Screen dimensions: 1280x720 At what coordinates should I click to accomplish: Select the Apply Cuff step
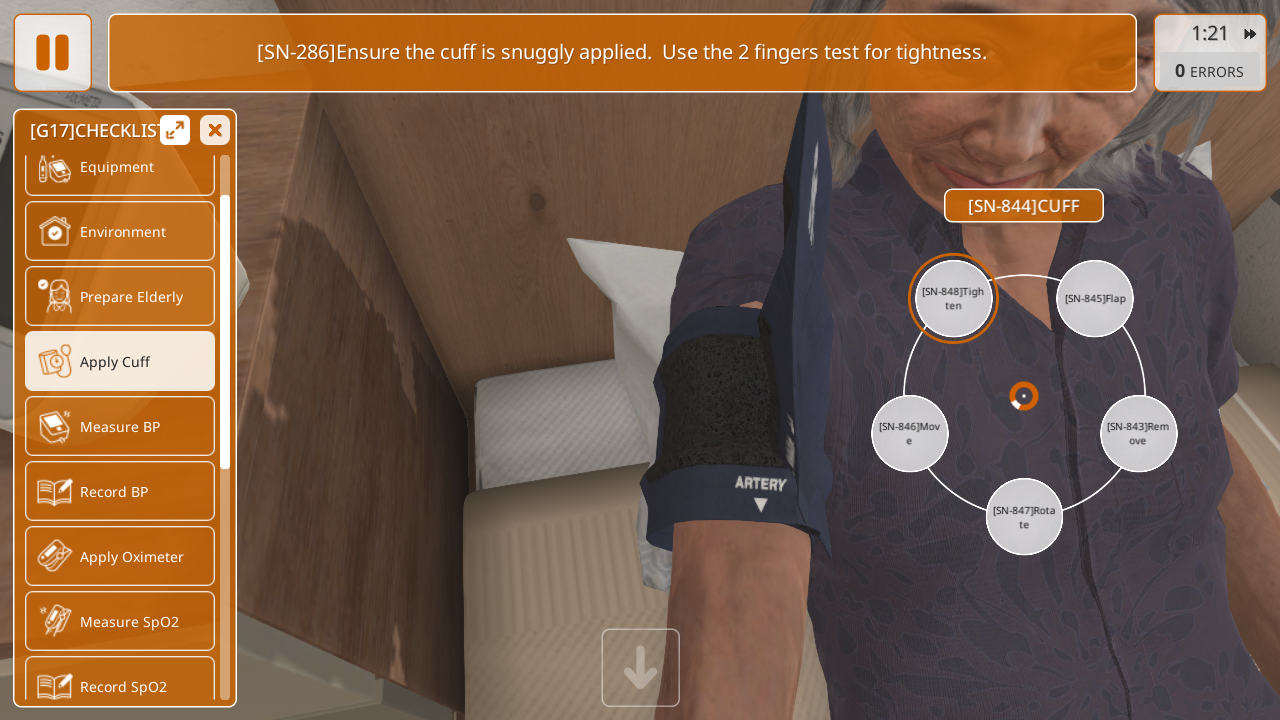click(x=119, y=361)
